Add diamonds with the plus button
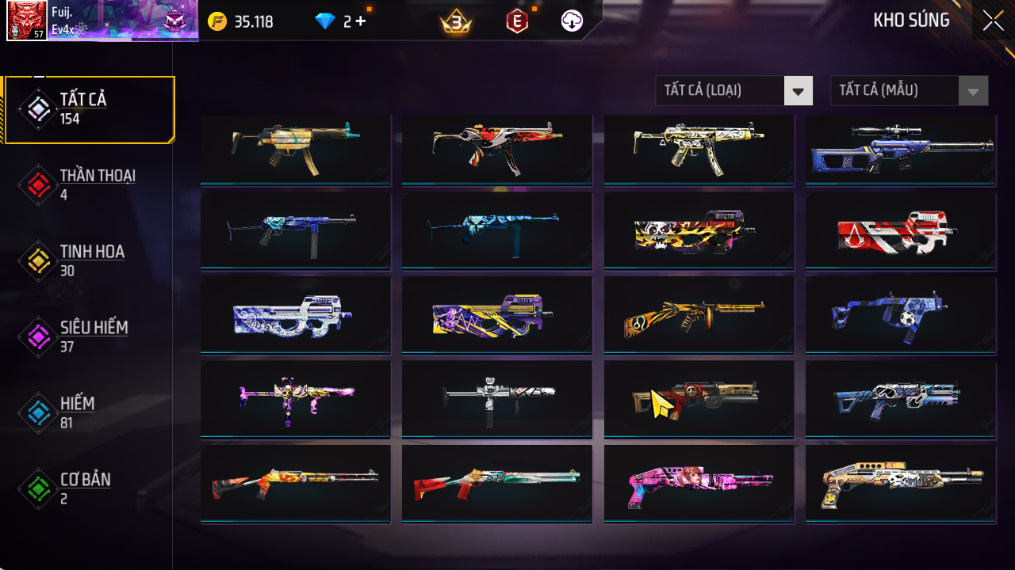1015x570 pixels. pyautogui.click(x=361, y=21)
